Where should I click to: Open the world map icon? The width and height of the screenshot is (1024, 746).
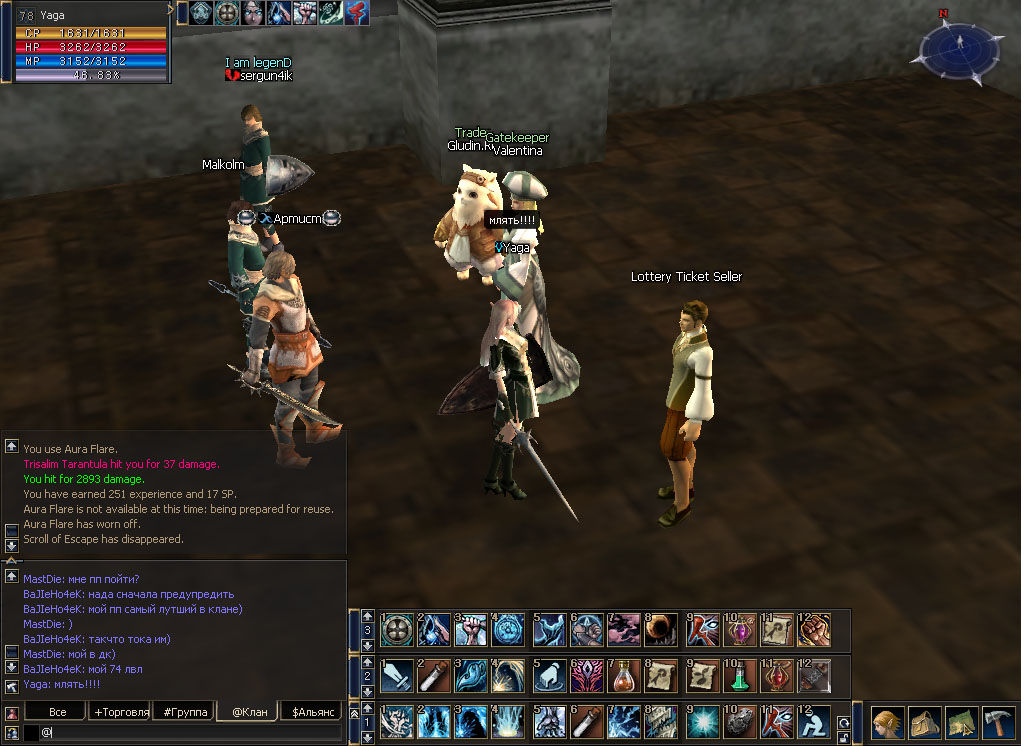coord(962,723)
